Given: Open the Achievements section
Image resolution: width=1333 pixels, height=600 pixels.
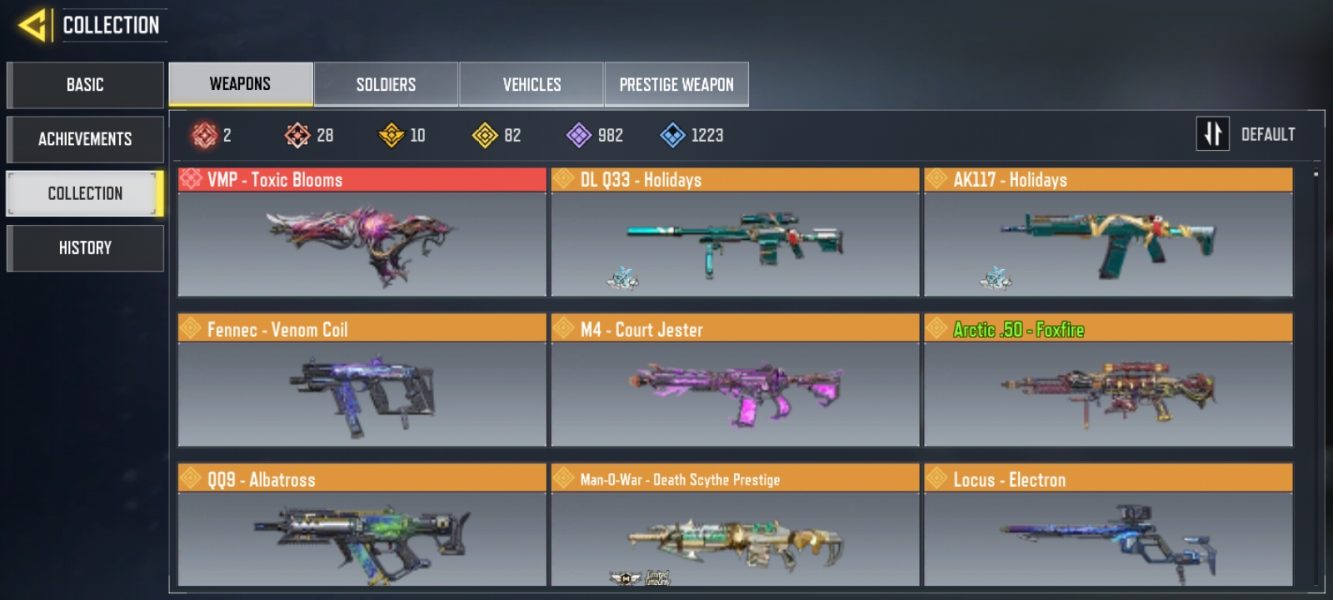Looking at the screenshot, I should (85, 139).
